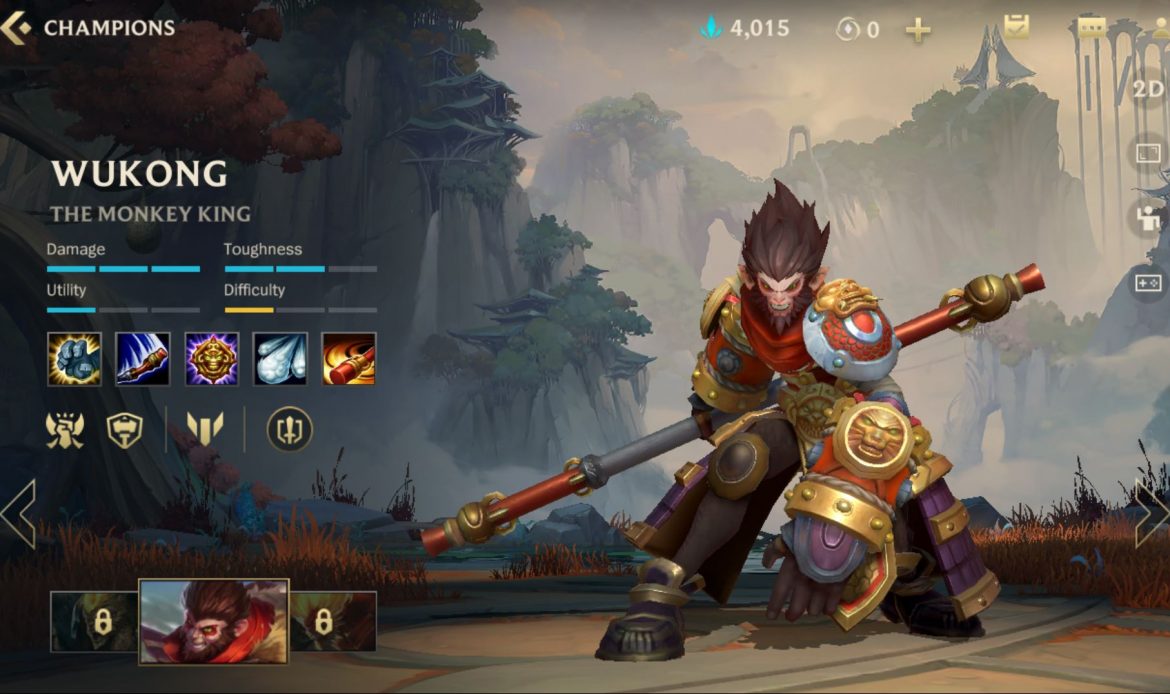
Task: Click the gamepad icon button
Action: coord(1148,283)
